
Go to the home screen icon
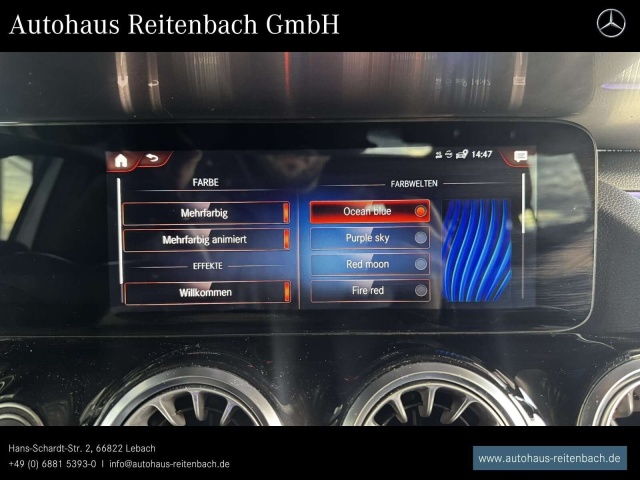click(121, 159)
